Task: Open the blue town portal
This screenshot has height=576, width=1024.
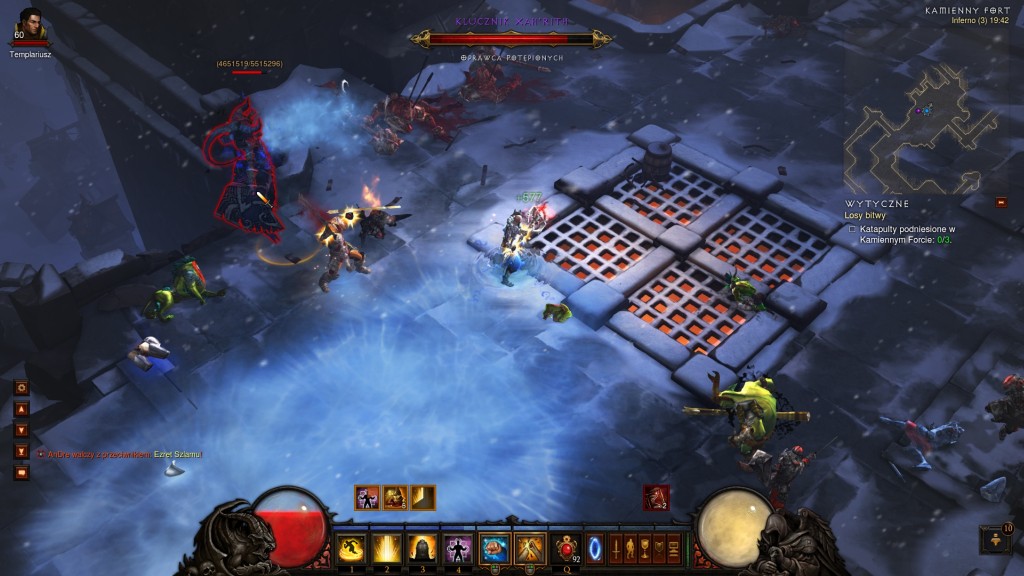Action: coord(595,548)
